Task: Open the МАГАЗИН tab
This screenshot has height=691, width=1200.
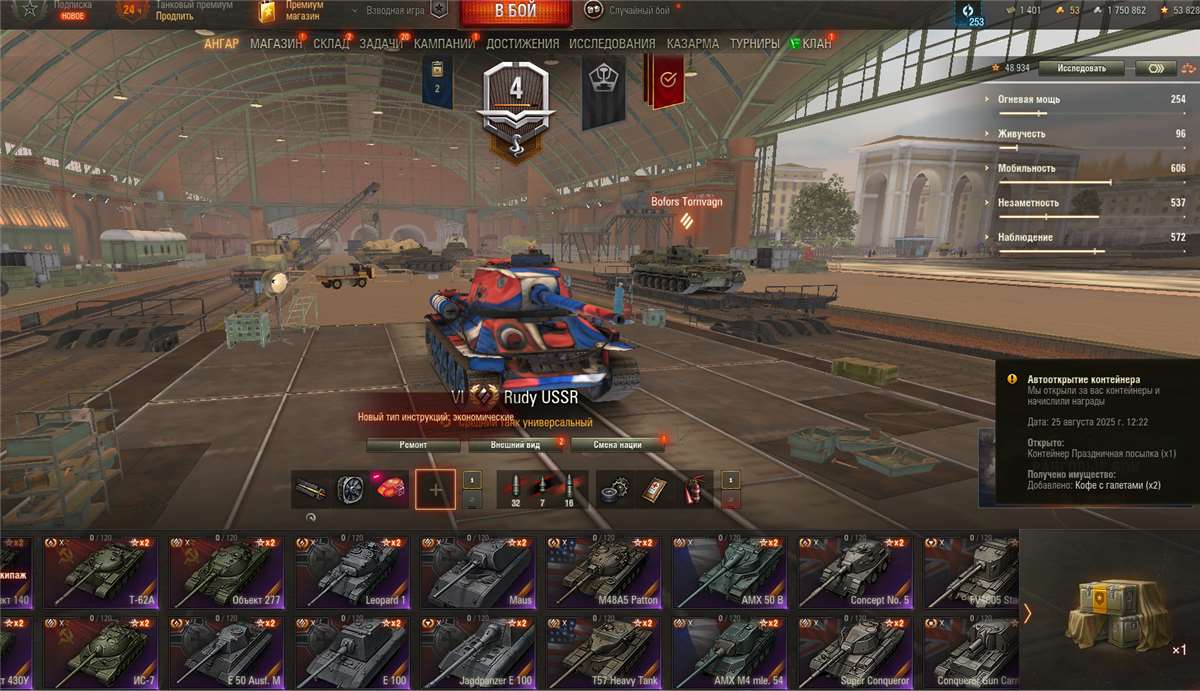Action: click(x=276, y=44)
